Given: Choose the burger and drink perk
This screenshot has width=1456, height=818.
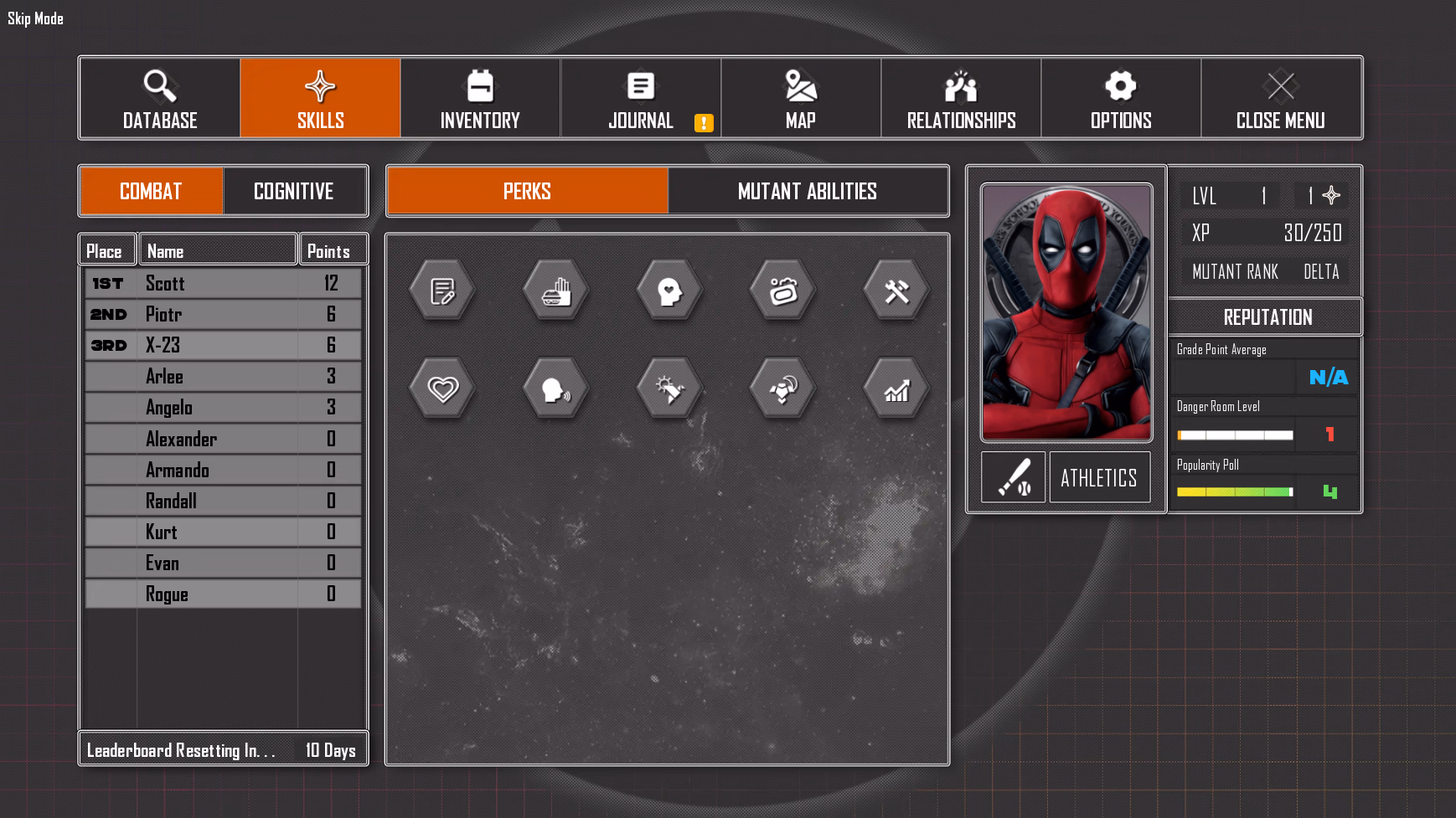Looking at the screenshot, I should [556, 291].
